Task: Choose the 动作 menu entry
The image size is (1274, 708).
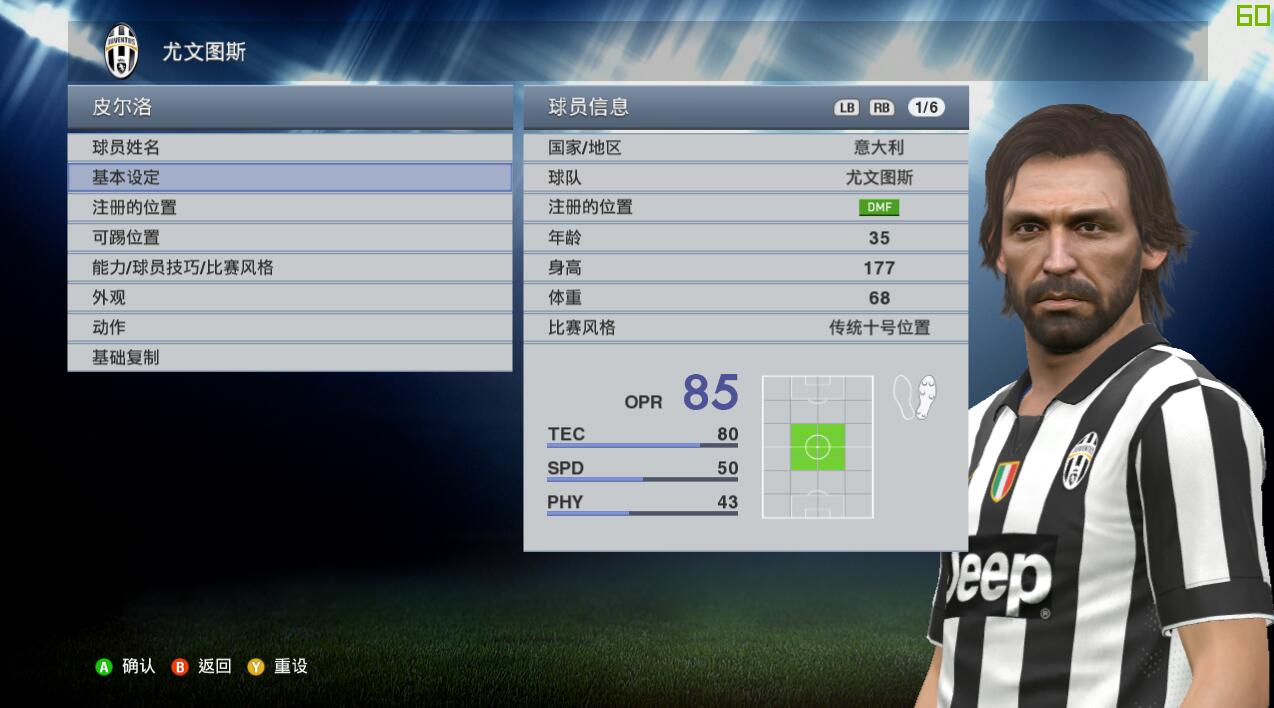Action: (x=289, y=328)
